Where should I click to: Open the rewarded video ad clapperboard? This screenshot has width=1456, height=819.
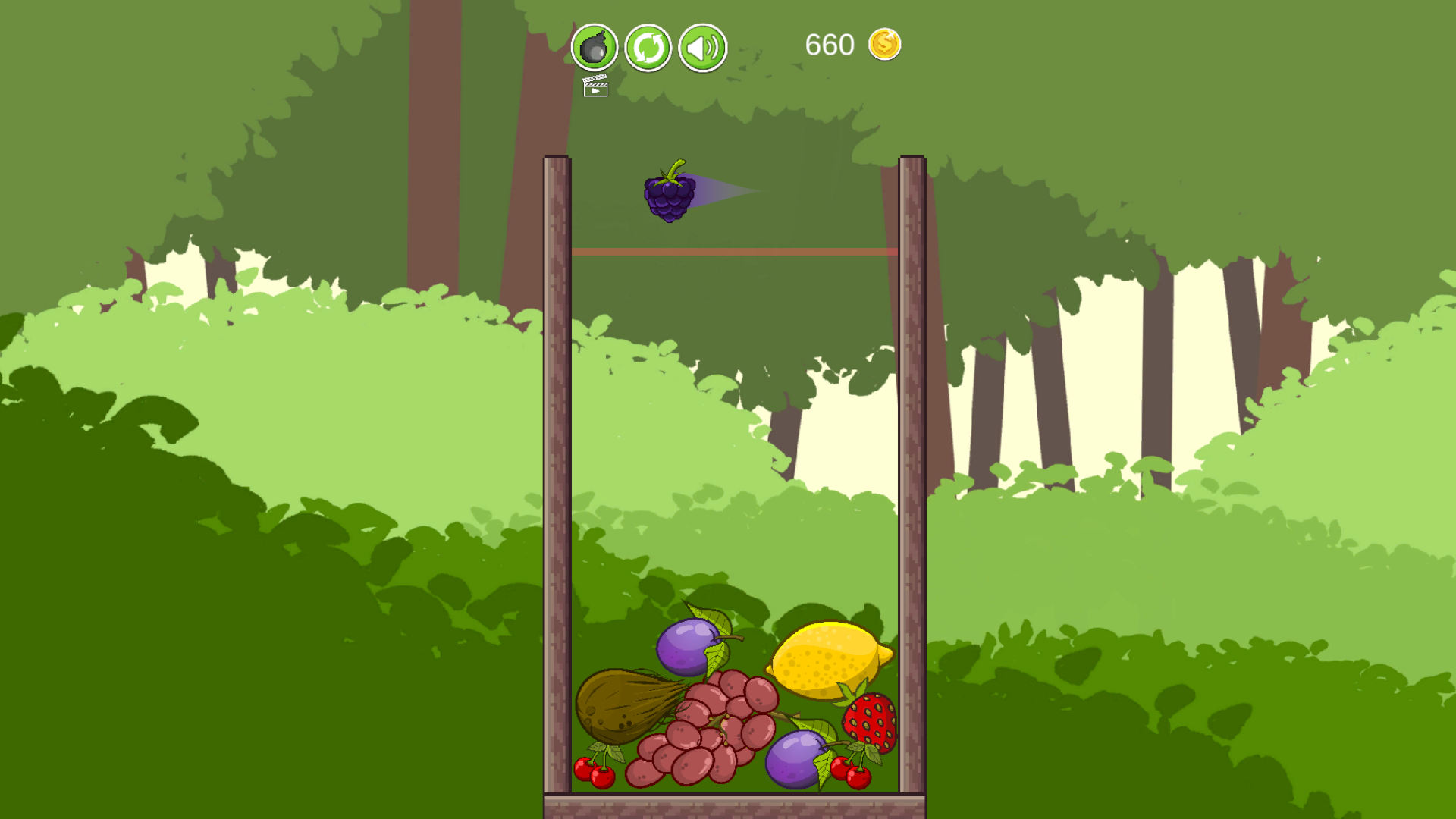(596, 89)
